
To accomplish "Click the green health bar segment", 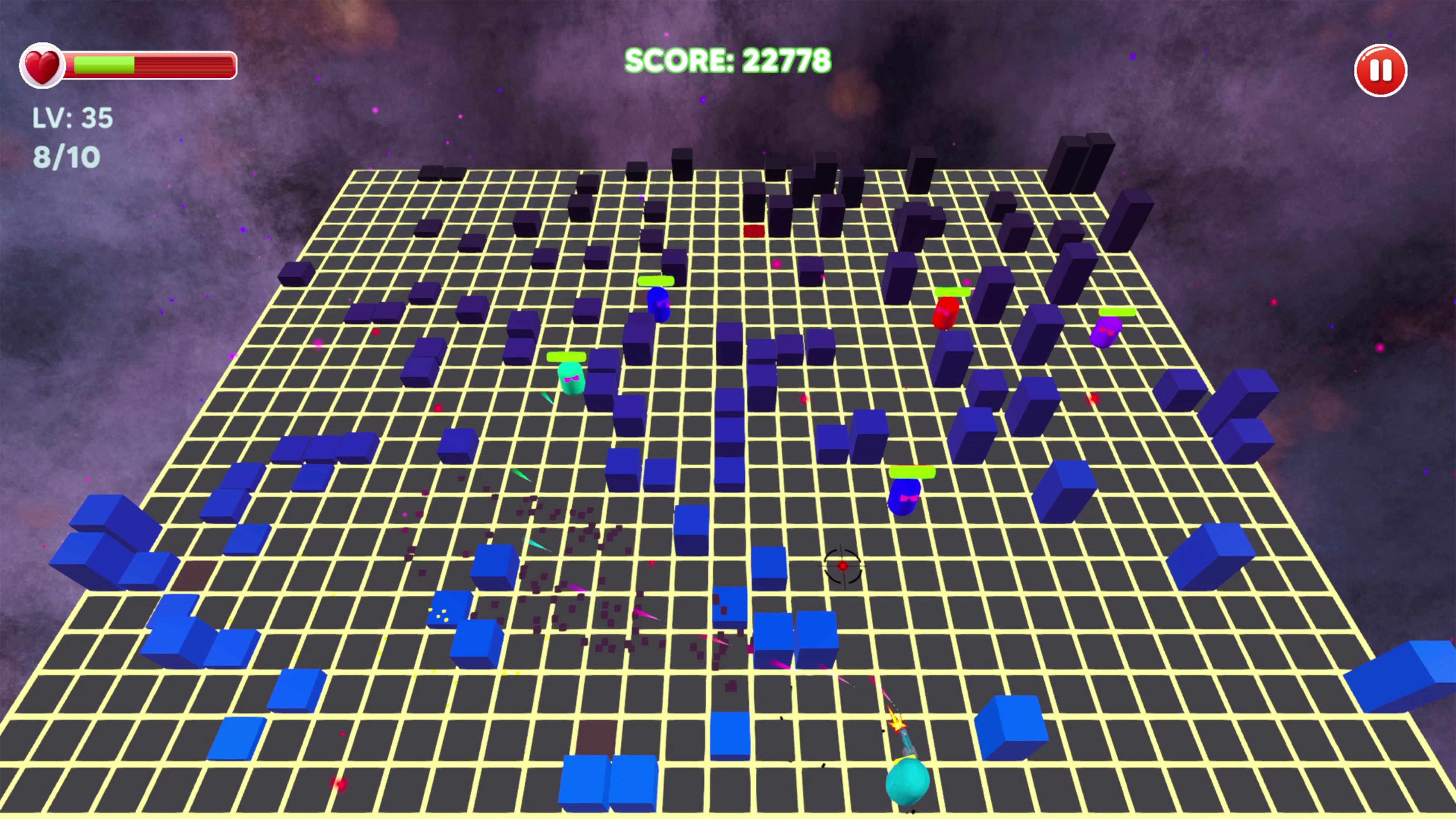I will pos(105,64).
